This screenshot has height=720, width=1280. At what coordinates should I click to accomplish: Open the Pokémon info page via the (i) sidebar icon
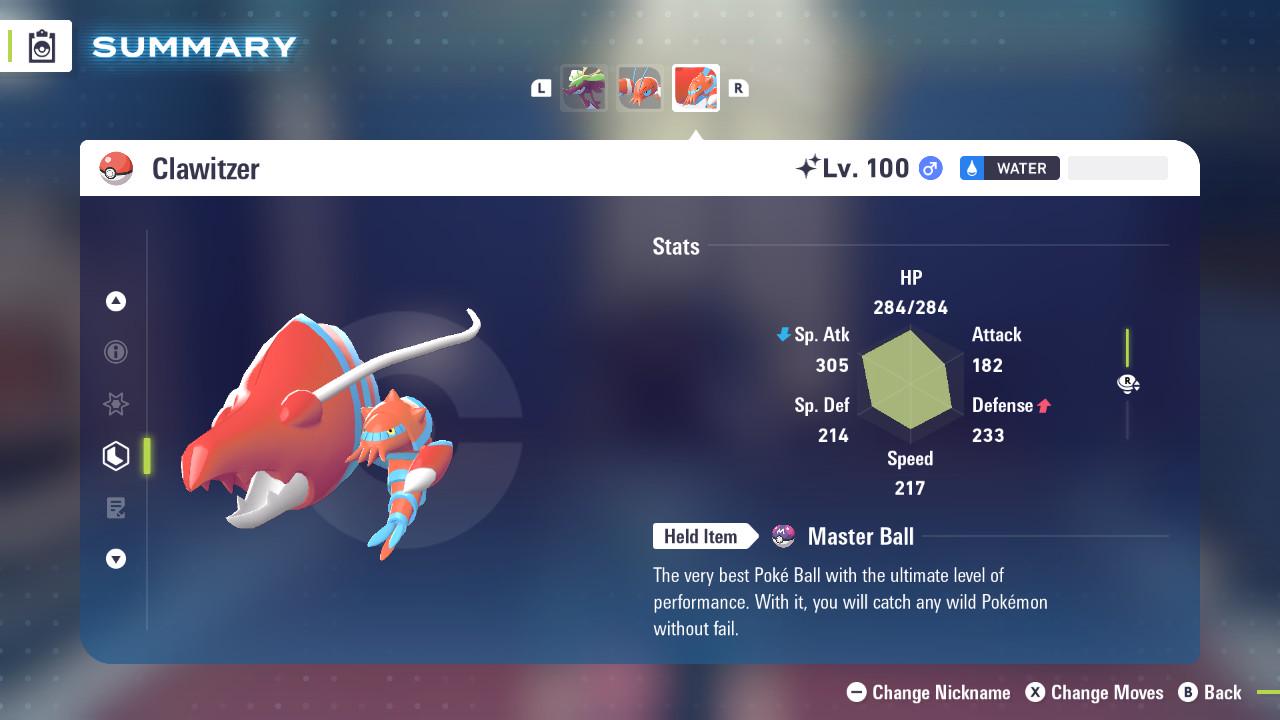[116, 352]
